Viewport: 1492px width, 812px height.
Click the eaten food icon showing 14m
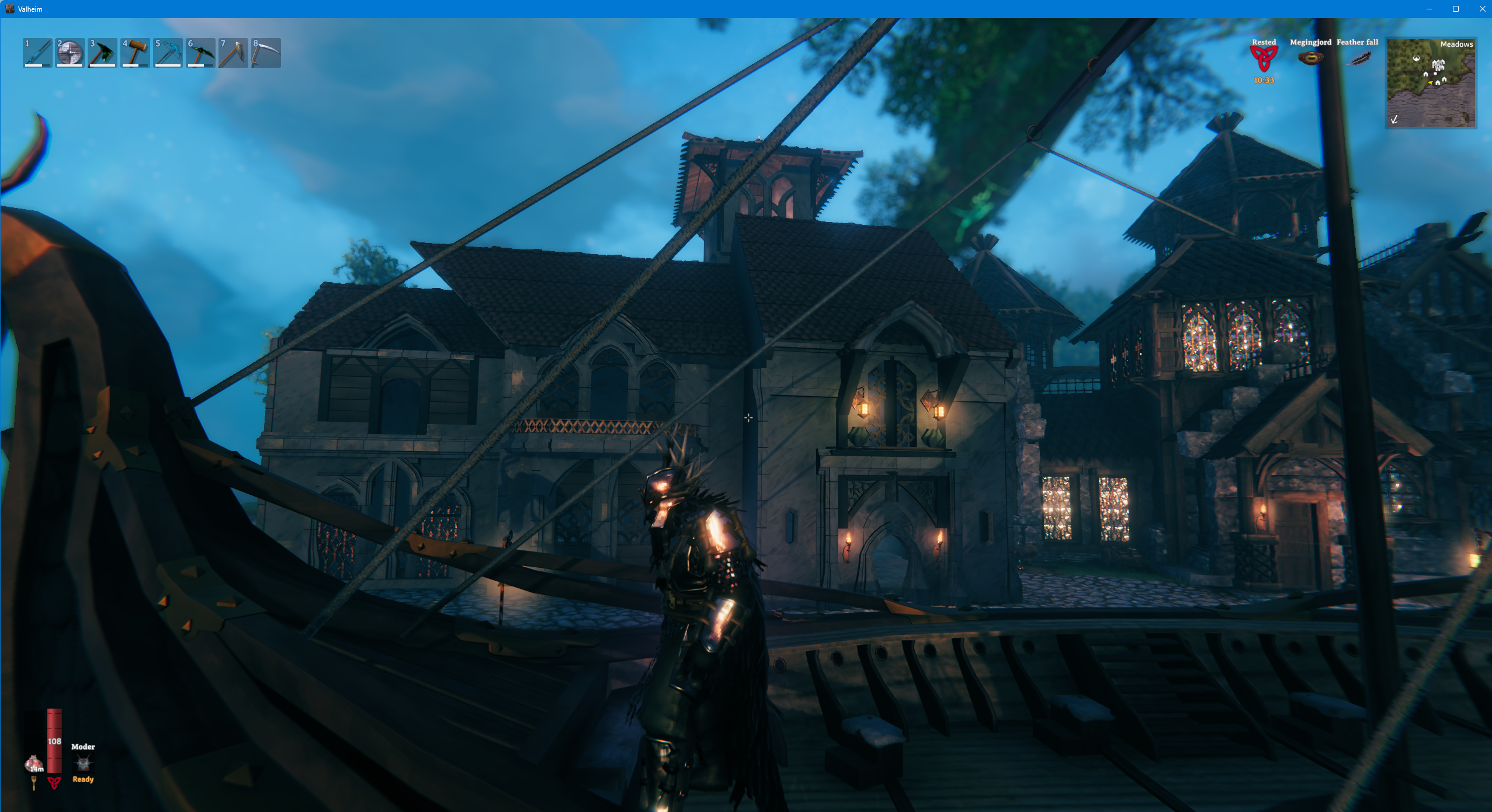pos(34,763)
